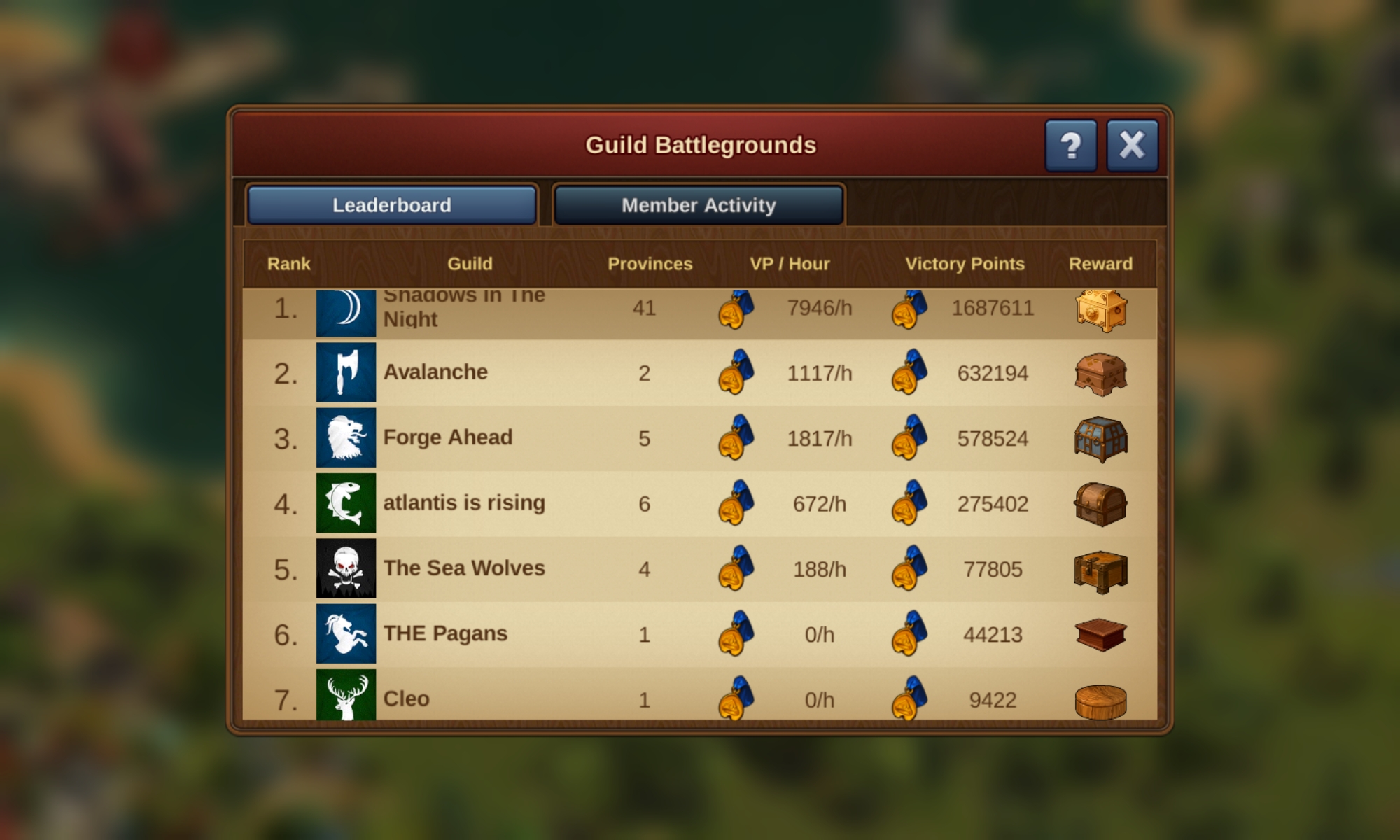Choose the Avalanche guild row
This screenshot has height=840, width=1400.
(x=435, y=372)
